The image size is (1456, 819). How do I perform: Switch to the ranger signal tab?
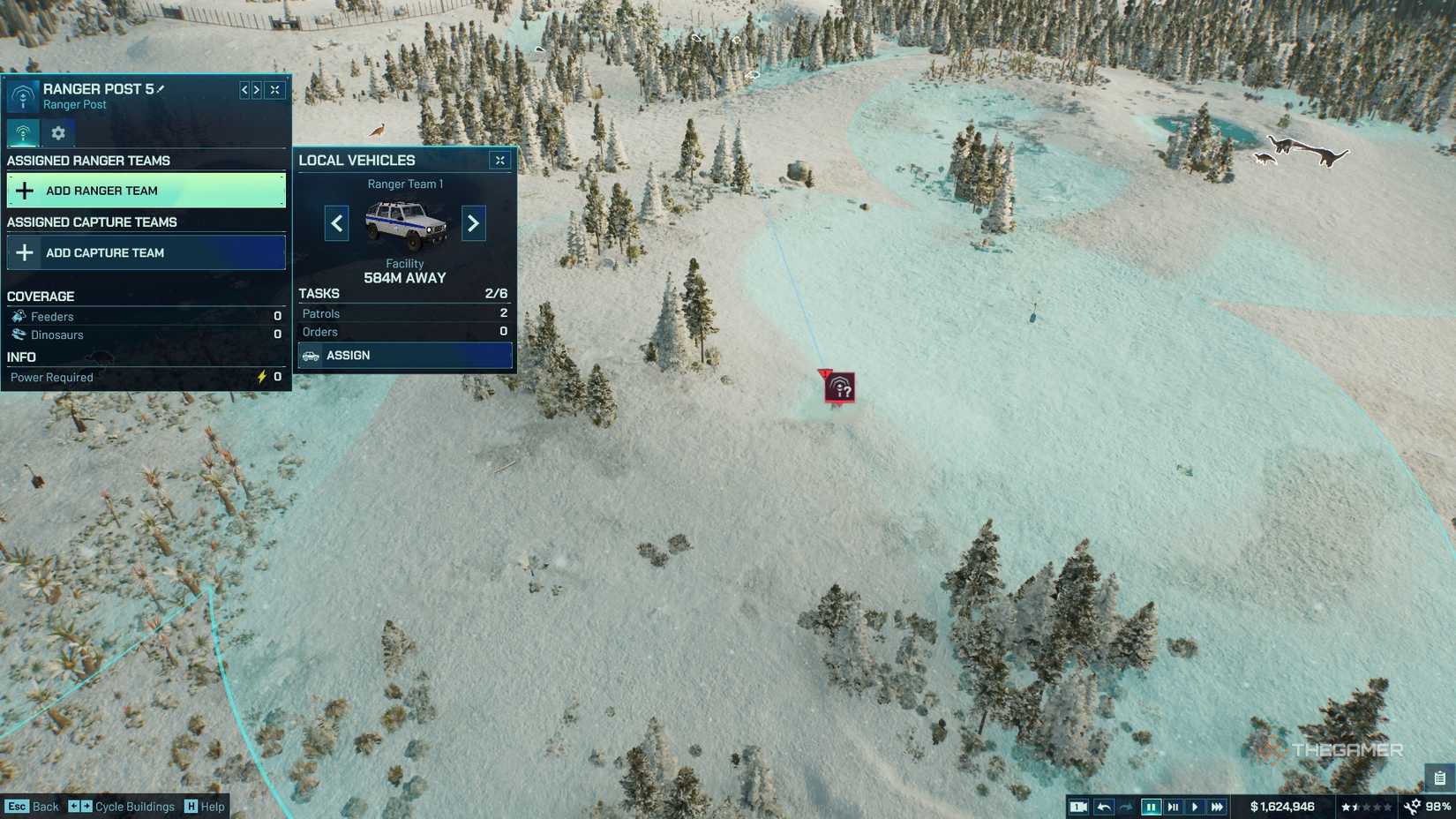coord(24,133)
